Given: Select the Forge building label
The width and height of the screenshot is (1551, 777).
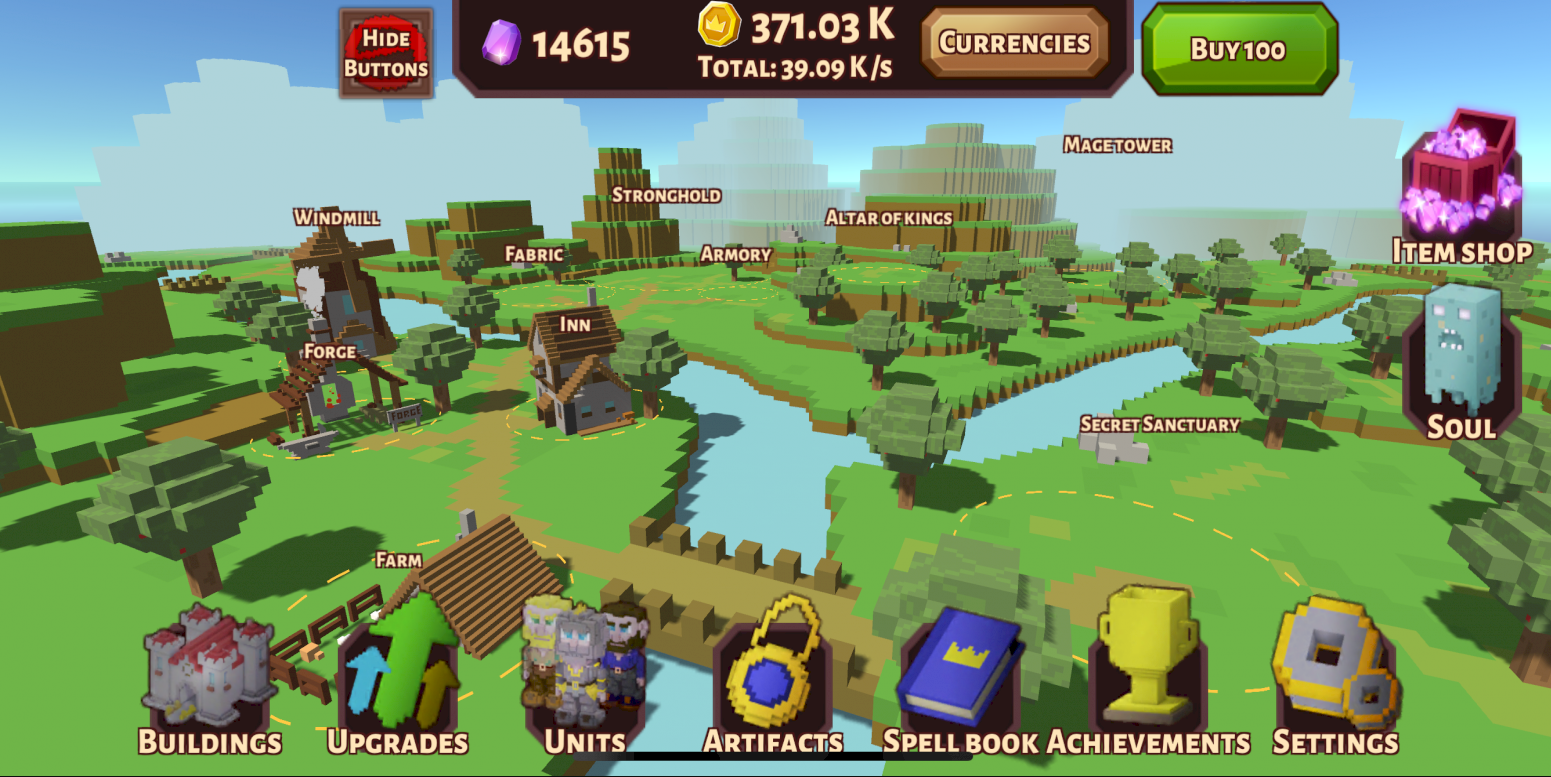Looking at the screenshot, I should pyautogui.click(x=330, y=352).
